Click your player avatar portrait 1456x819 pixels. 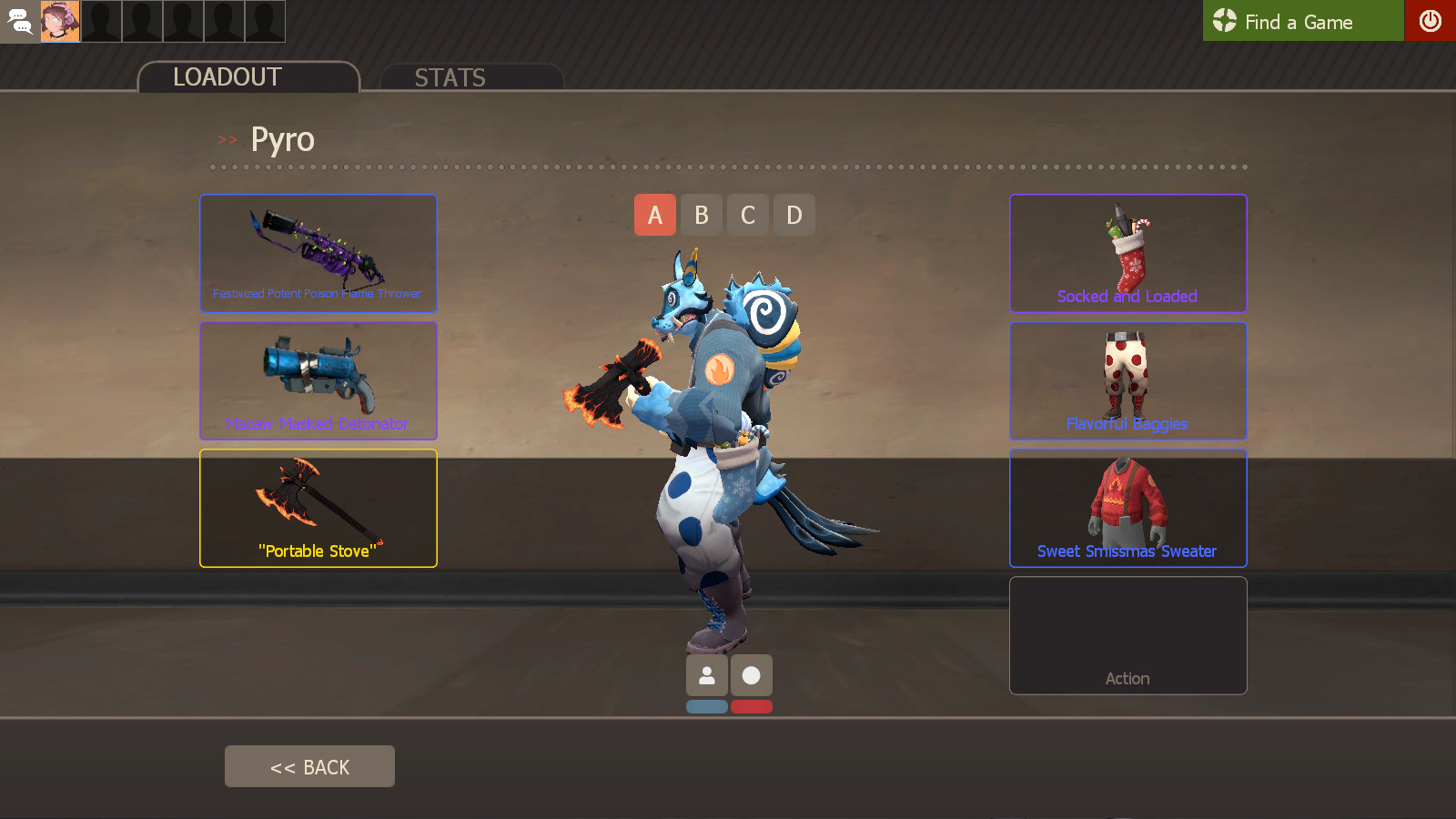pyautogui.click(x=61, y=20)
